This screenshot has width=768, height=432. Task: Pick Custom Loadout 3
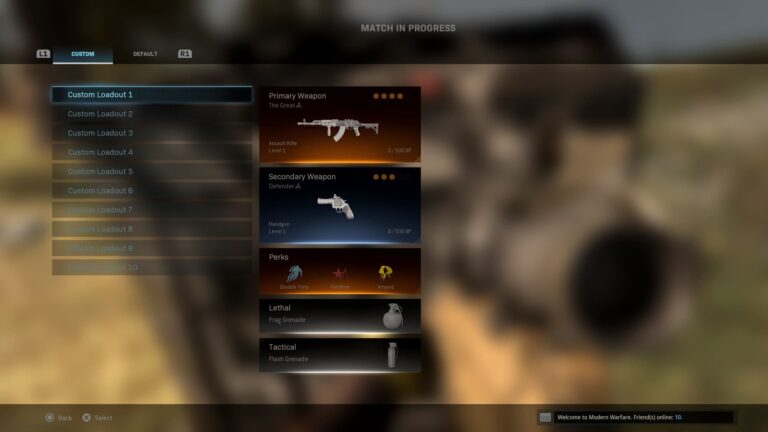click(x=152, y=133)
